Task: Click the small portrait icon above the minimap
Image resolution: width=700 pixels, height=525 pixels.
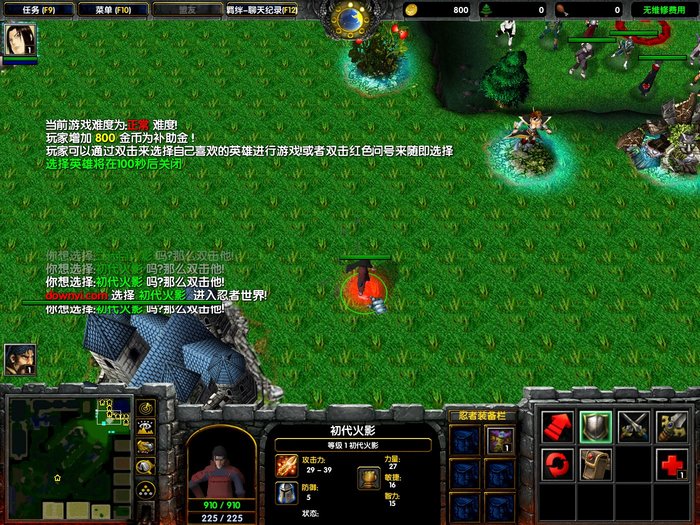Action: point(20,359)
